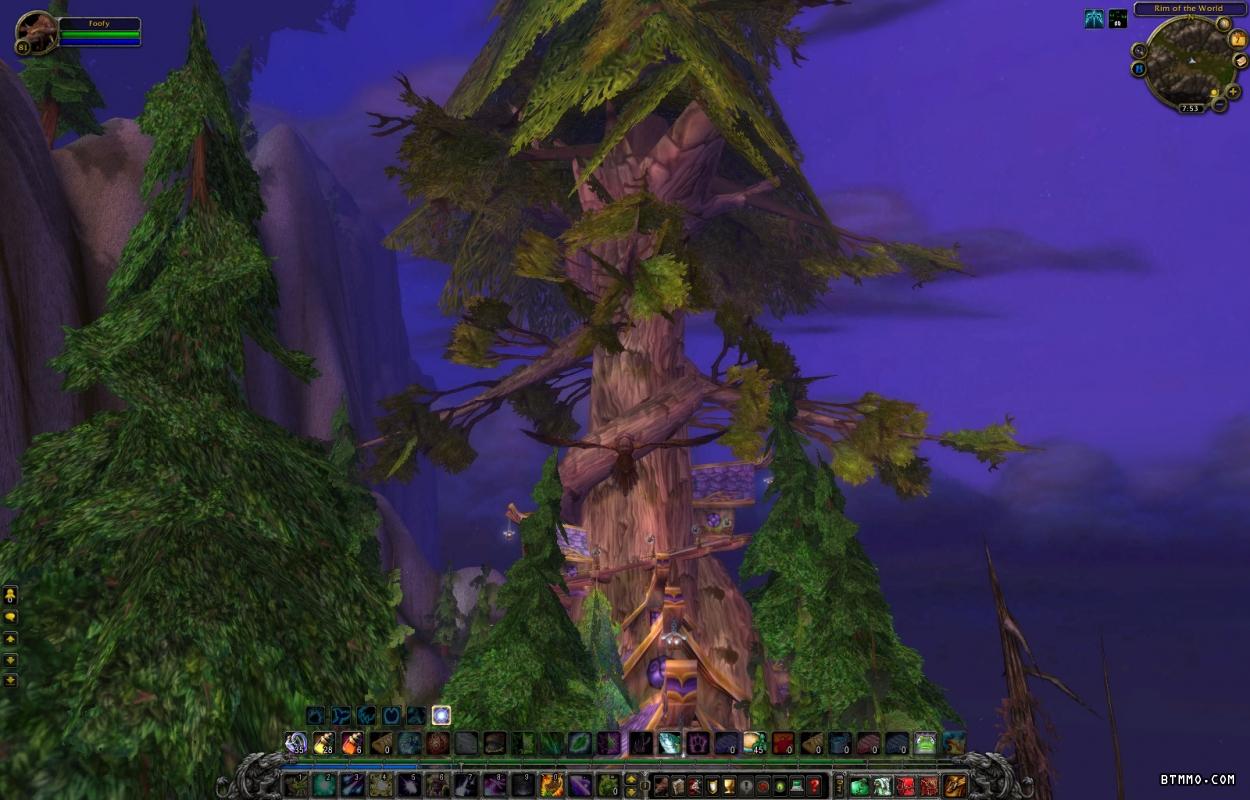Zoom out the minimap with minus button
Viewport: 1250px width, 800px height.
click(x=1219, y=105)
